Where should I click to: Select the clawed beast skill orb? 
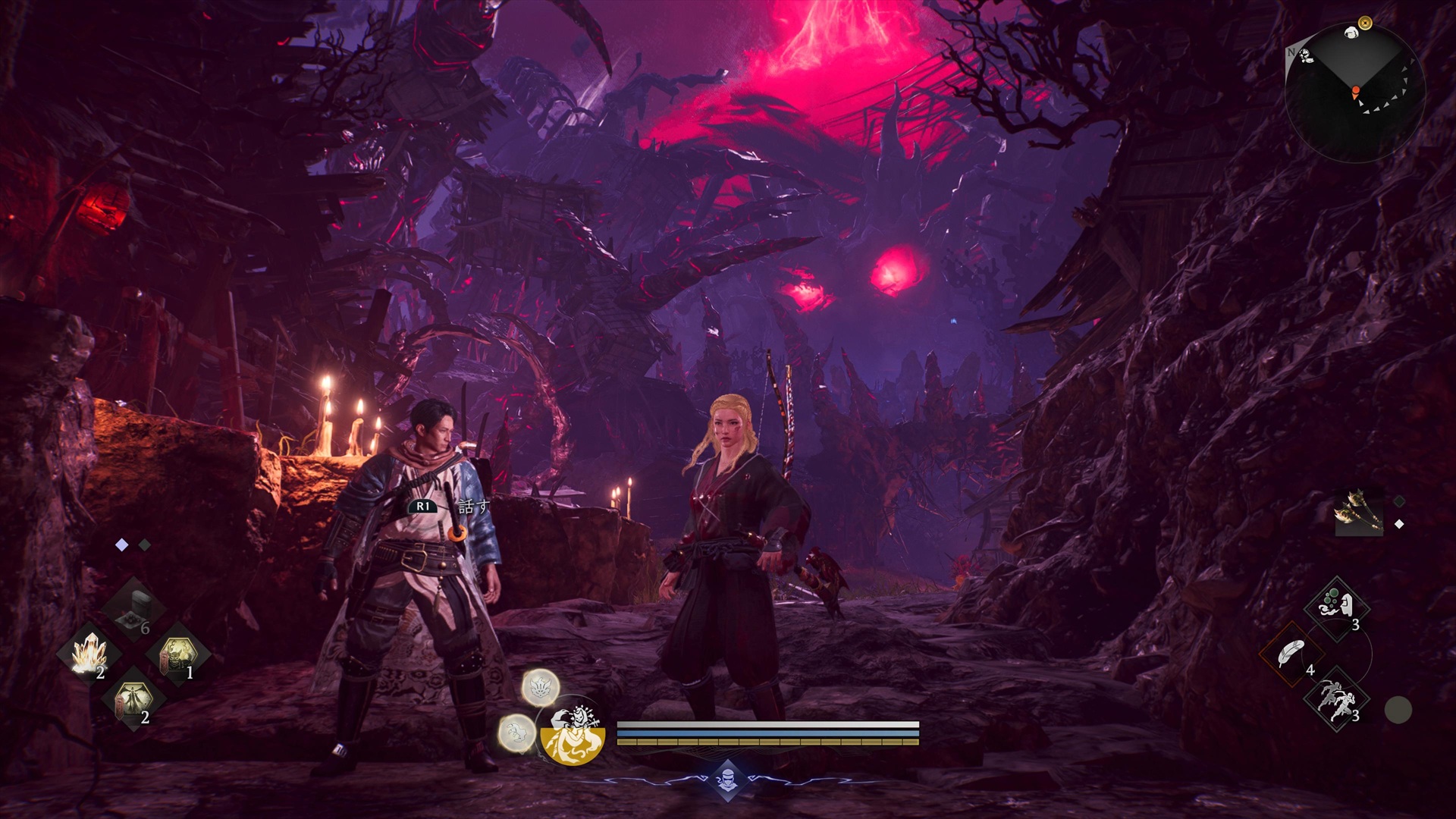click(517, 733)
